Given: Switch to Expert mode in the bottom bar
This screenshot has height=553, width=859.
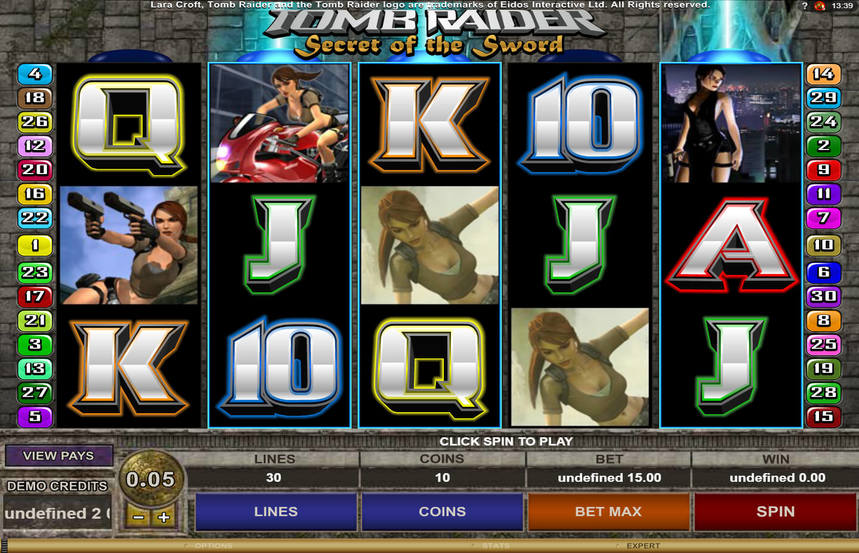Looking at the screenshot, I should coord(643,546).
